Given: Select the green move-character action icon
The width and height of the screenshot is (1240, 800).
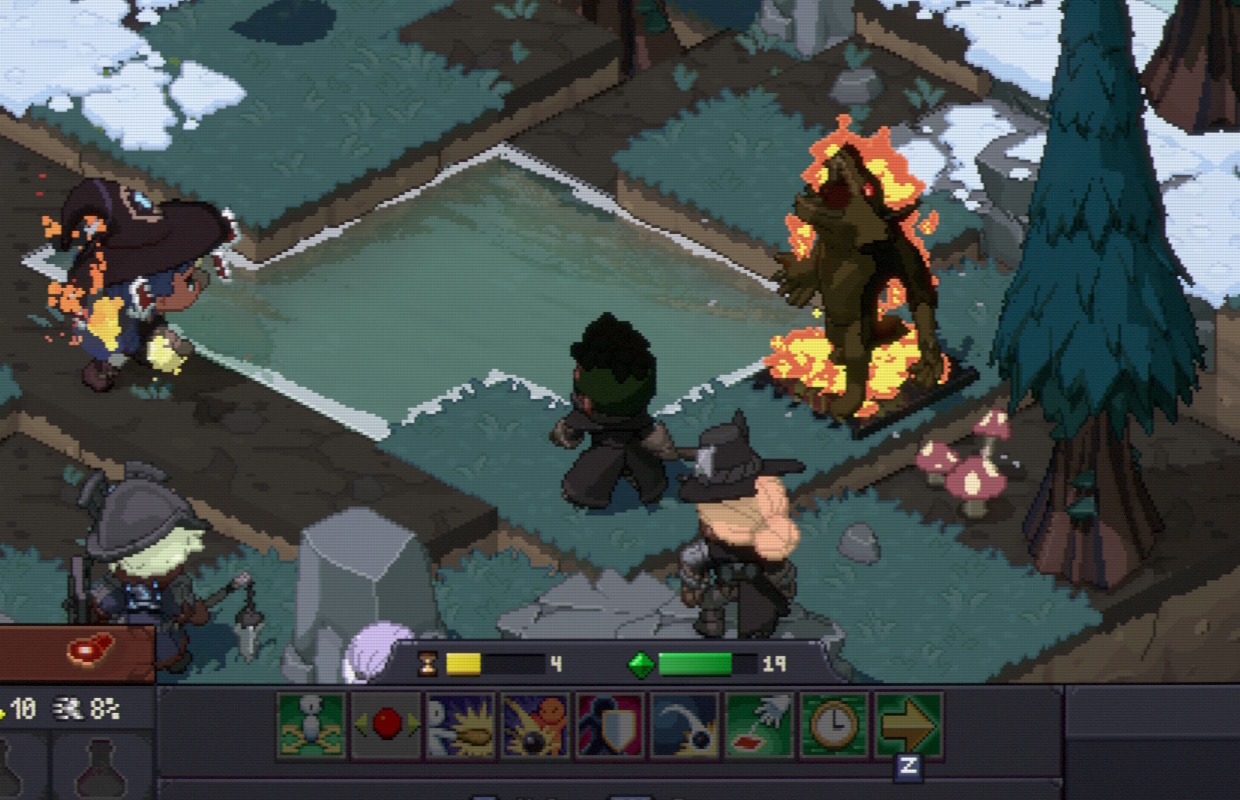Looking at the screenshot, I should 311,725.
